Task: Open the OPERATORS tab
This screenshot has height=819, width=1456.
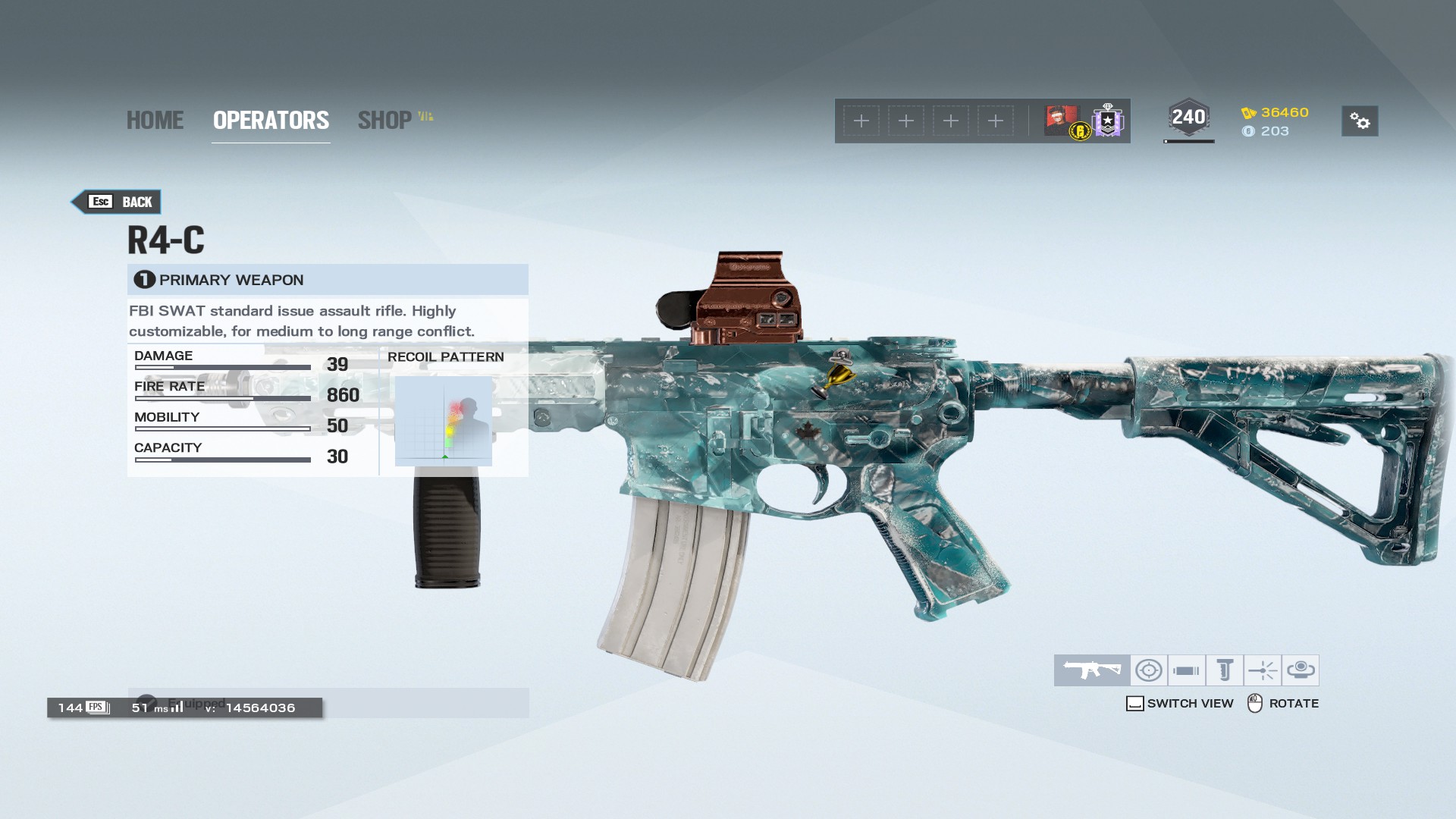Action: (270, 120)
